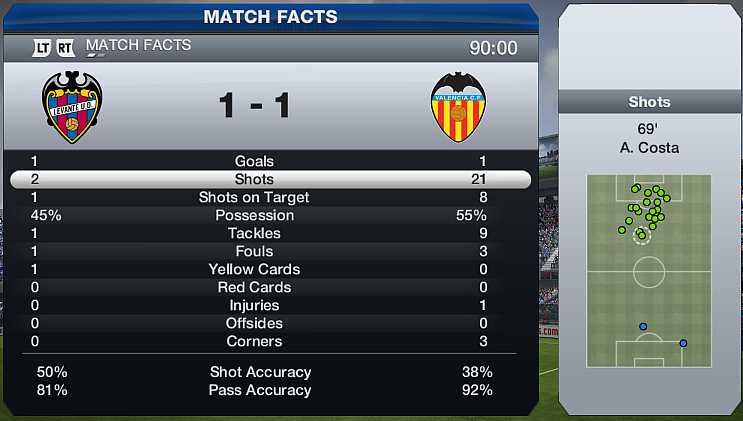Select the Injuries stat row
Viewport: 743px width, 421px height.
254,305
